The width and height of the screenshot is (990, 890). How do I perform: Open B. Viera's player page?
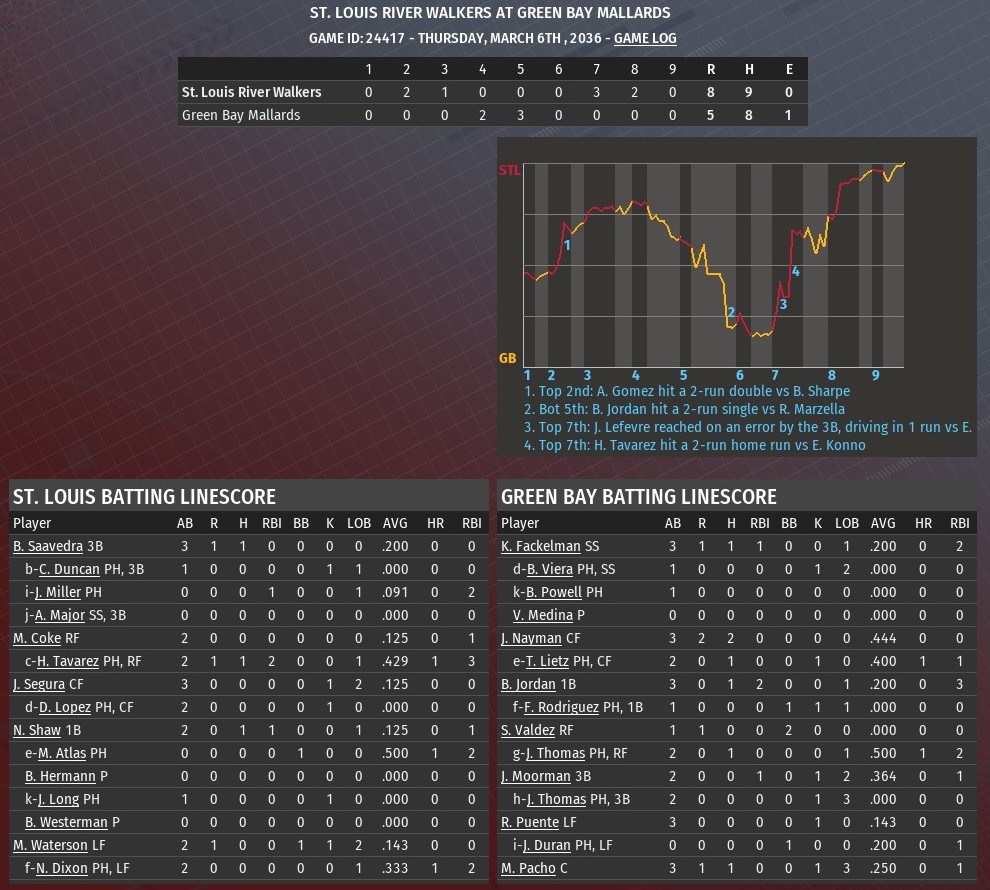coord(547,569)
